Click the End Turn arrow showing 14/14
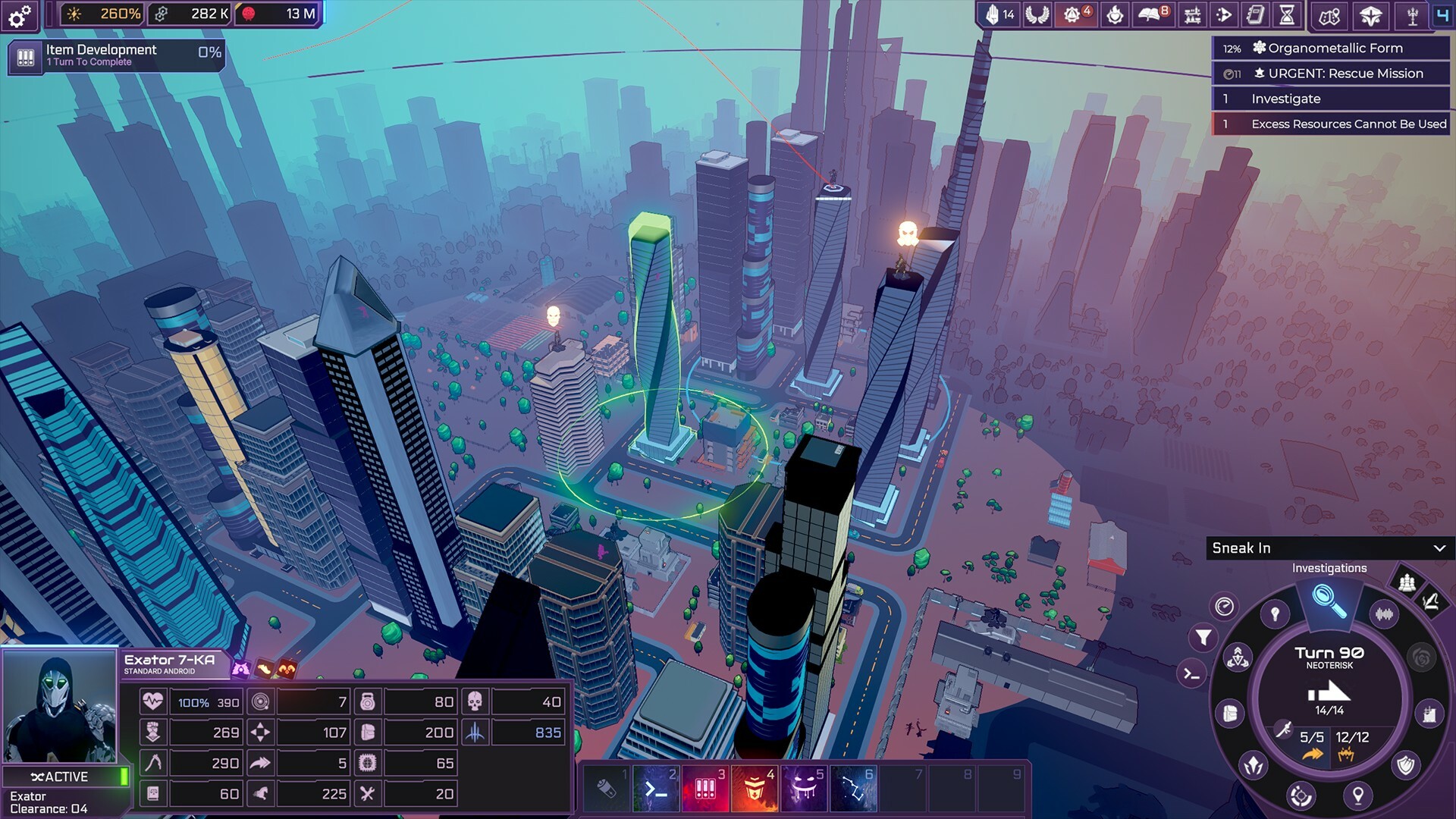 1331,694
